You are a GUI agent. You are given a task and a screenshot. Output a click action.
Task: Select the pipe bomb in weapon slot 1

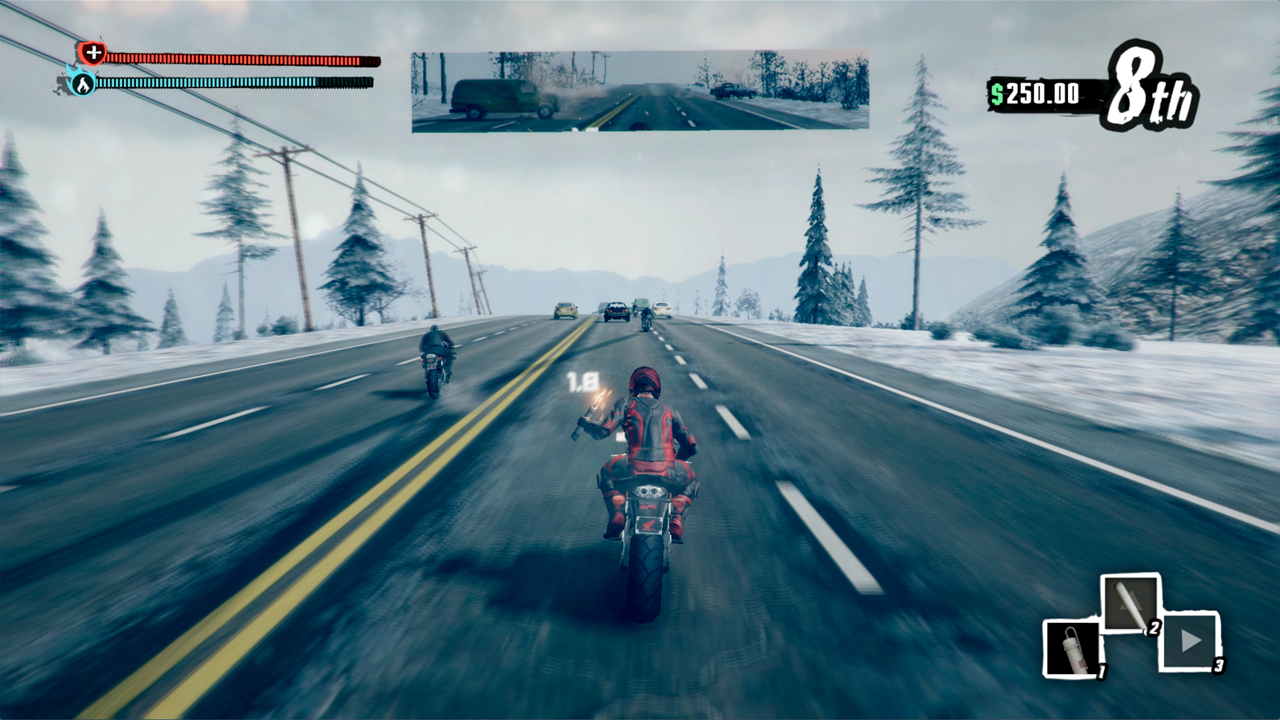[x=1072, y=647]
